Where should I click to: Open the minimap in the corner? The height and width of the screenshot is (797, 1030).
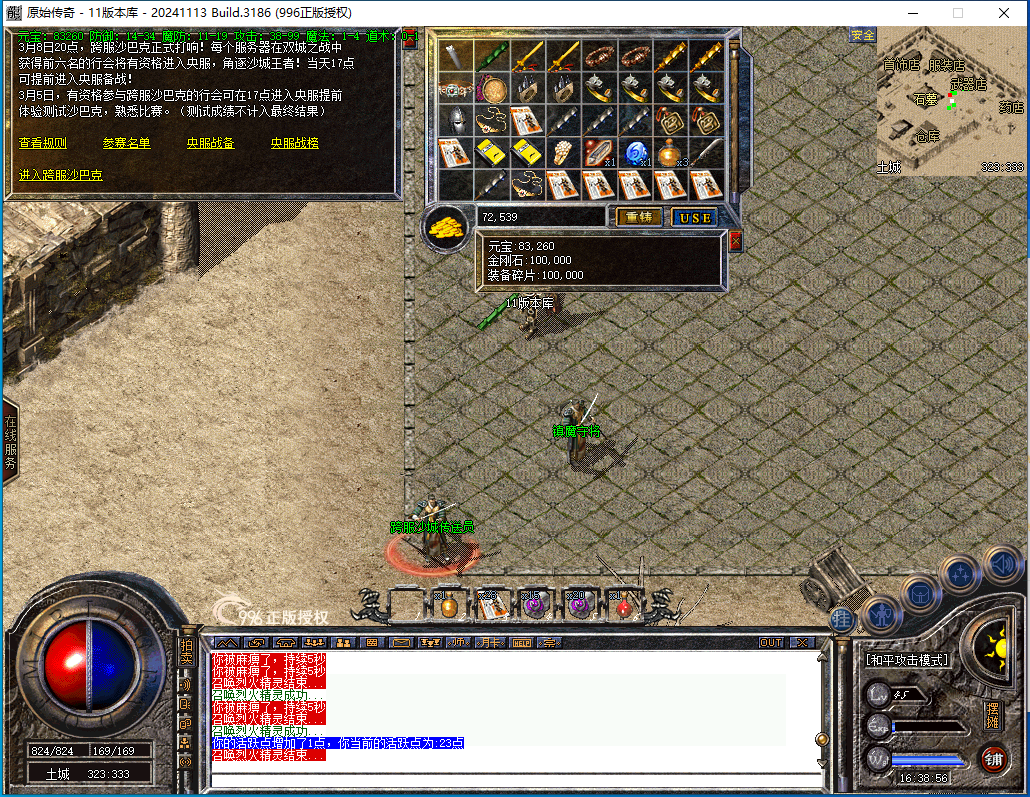[x=950, y=101]
